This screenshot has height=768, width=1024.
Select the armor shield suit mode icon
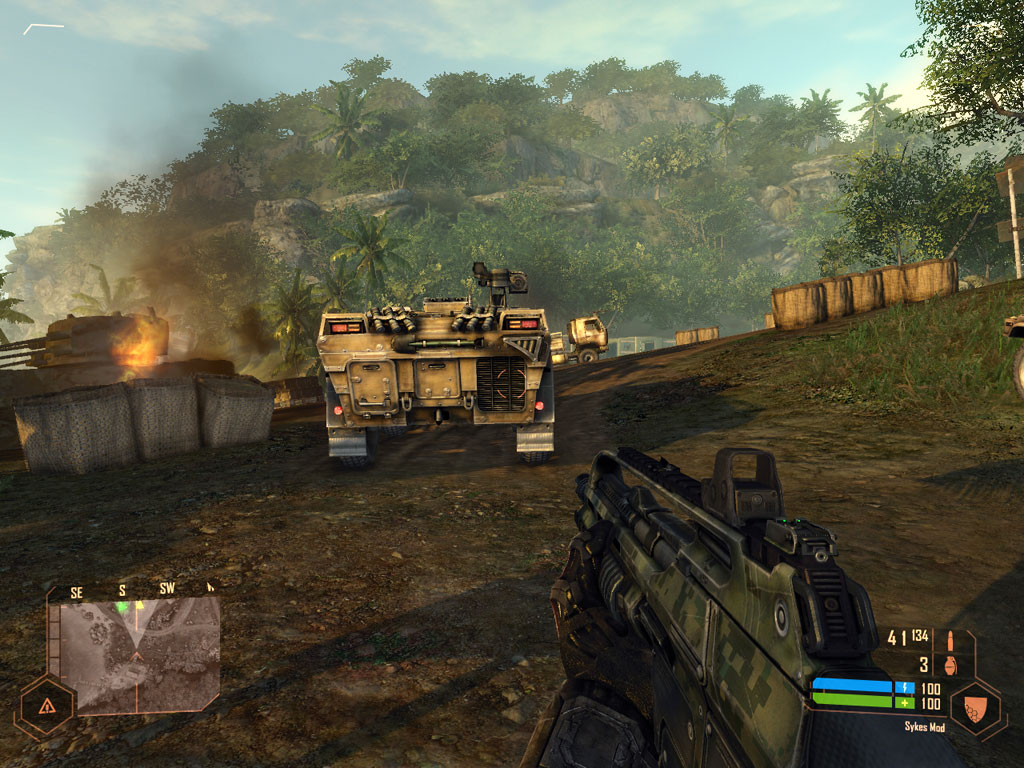(x=976, y=706)
